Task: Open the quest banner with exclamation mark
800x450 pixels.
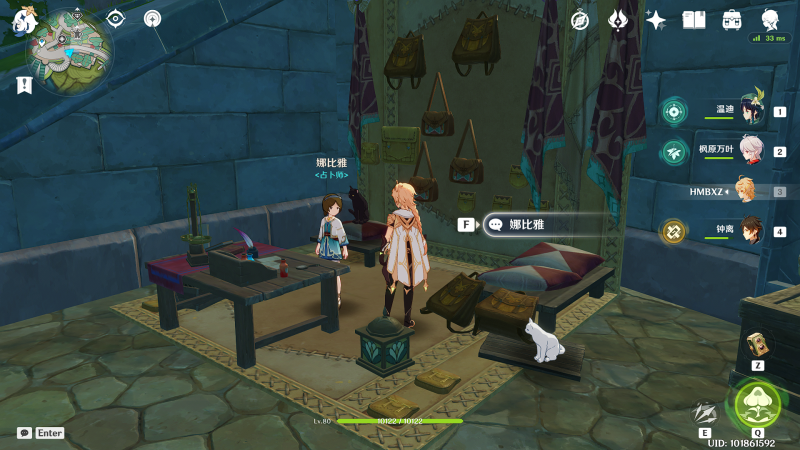Action: coord(24,86)
